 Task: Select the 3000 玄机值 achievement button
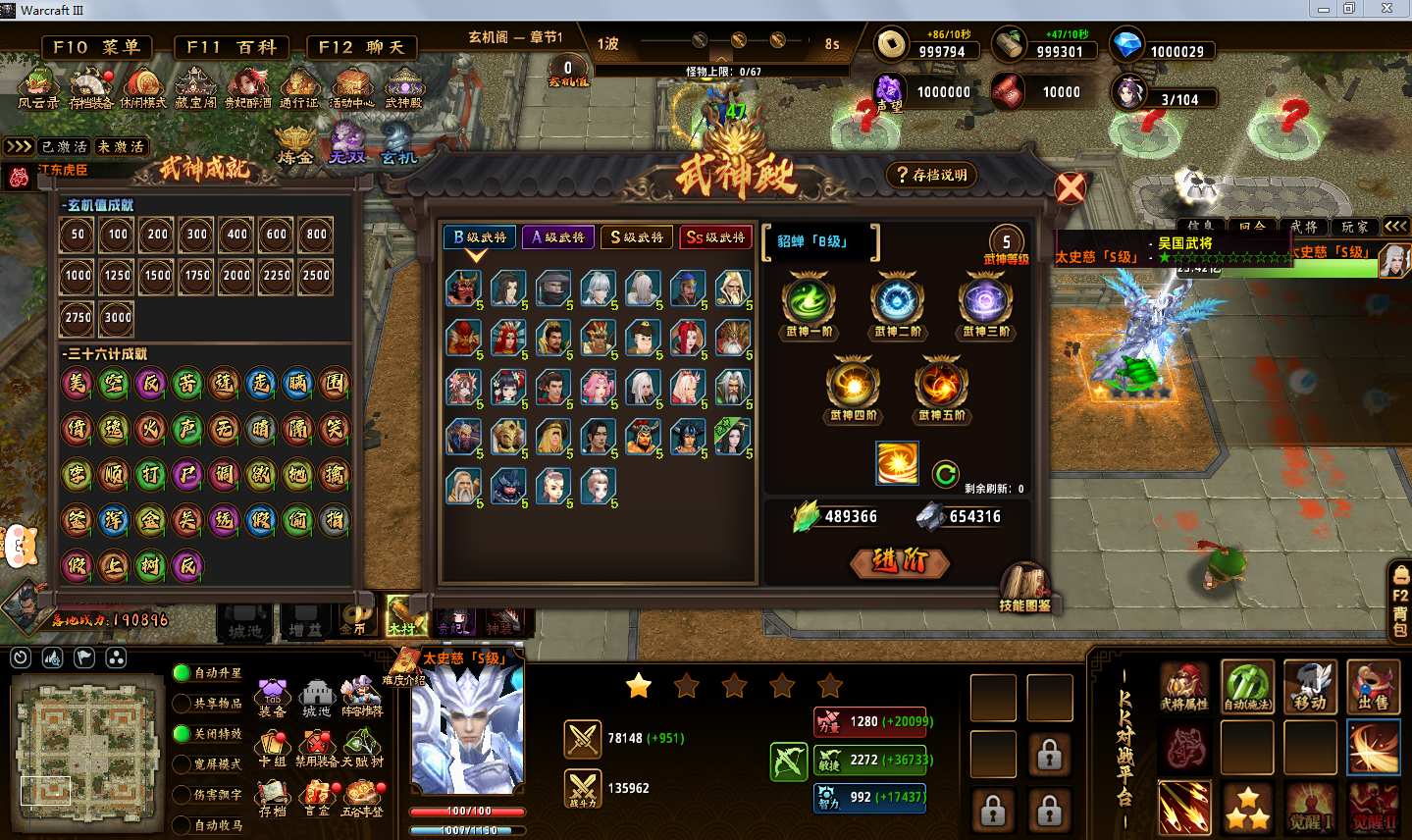coord(118,317)
